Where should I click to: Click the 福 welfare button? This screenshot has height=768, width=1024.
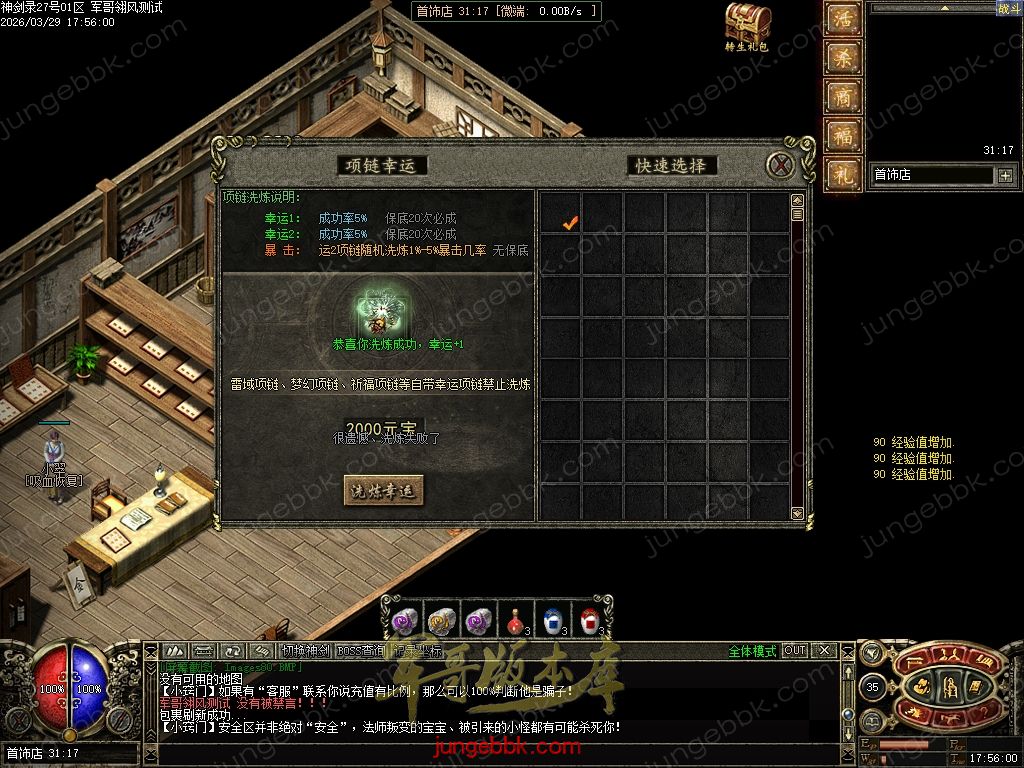[843, 135]
